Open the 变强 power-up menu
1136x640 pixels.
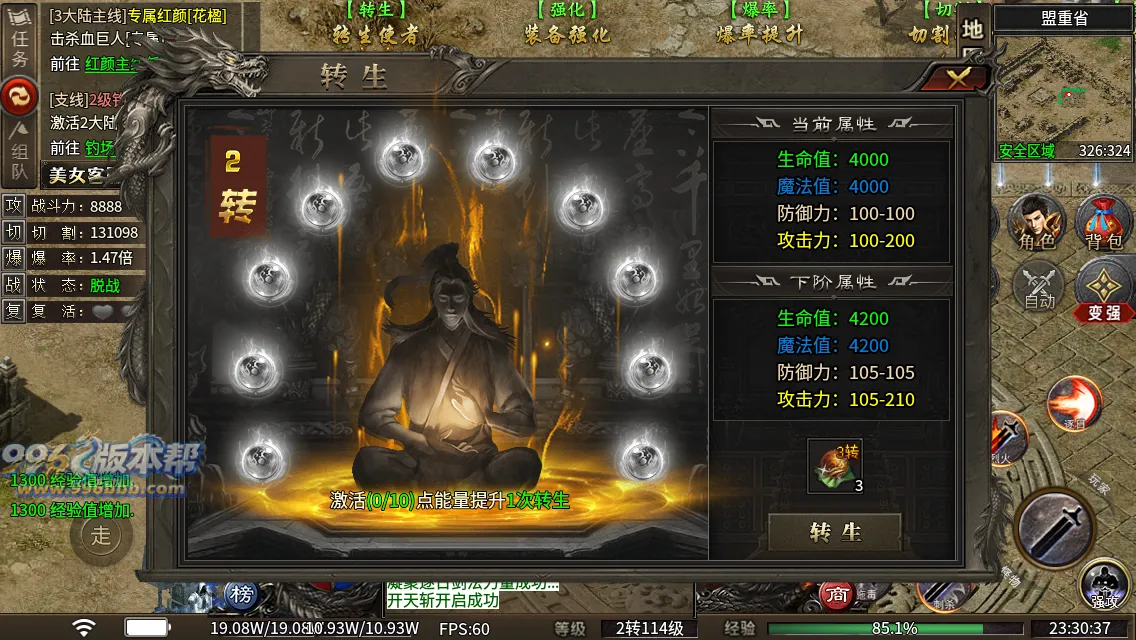[1104, 290]
